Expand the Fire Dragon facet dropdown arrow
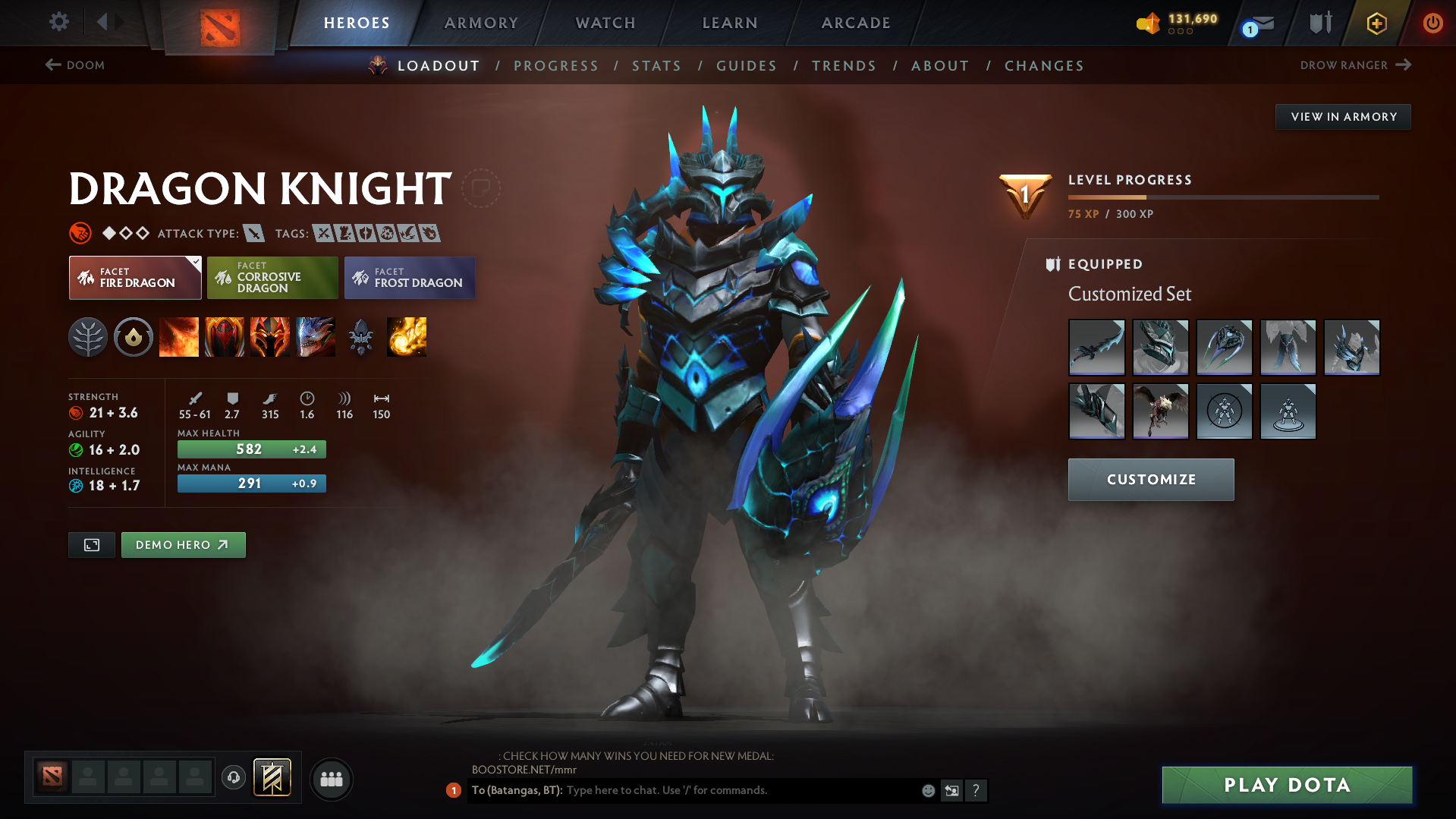This screenshot has height=819, width=1456. (x=196, y=261)
